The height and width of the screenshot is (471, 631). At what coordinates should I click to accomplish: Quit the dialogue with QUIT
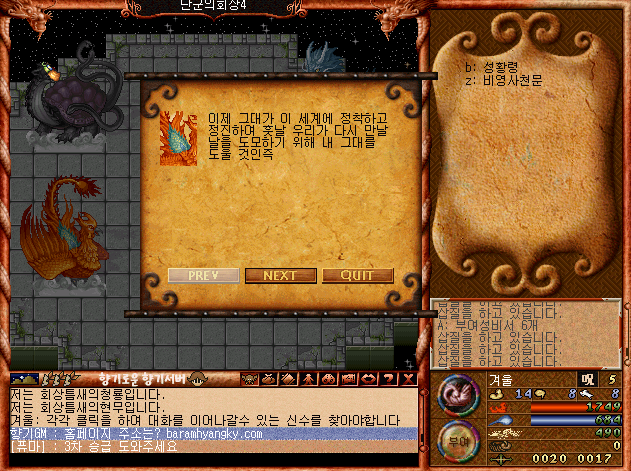pyautogui.click(x=357, y=276)
